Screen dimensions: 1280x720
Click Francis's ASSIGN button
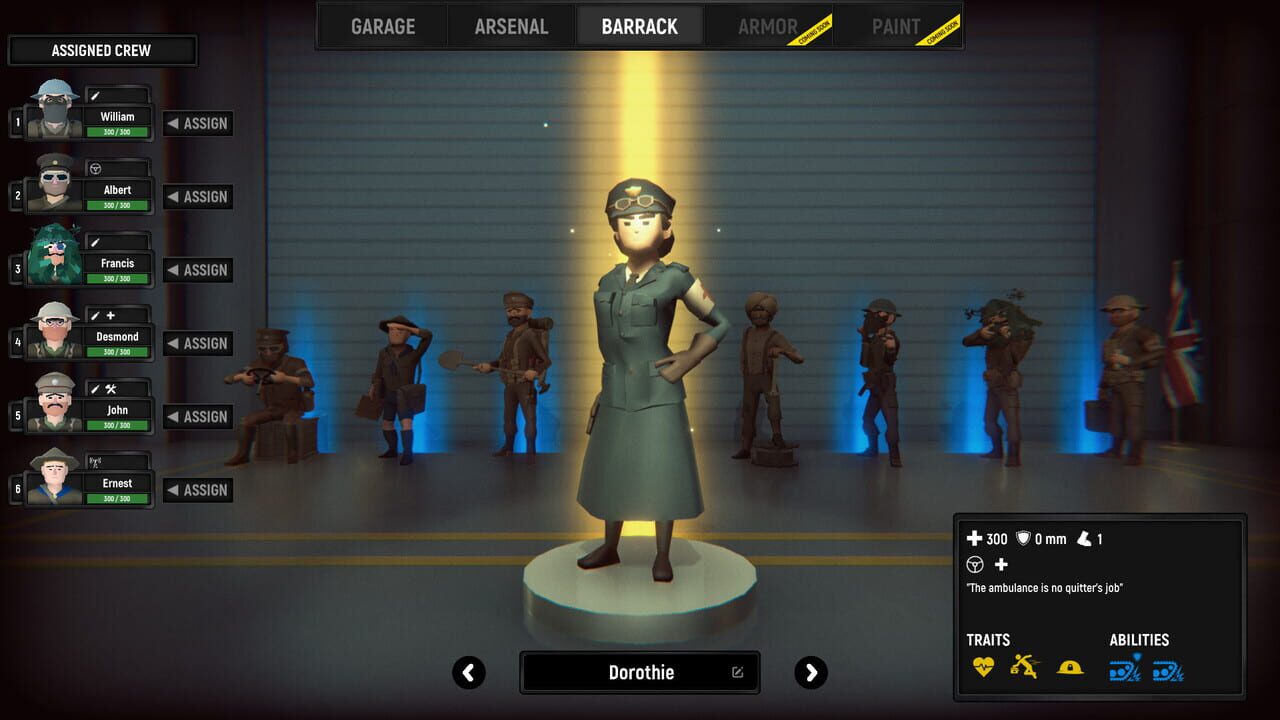click(x=196, y=270)
